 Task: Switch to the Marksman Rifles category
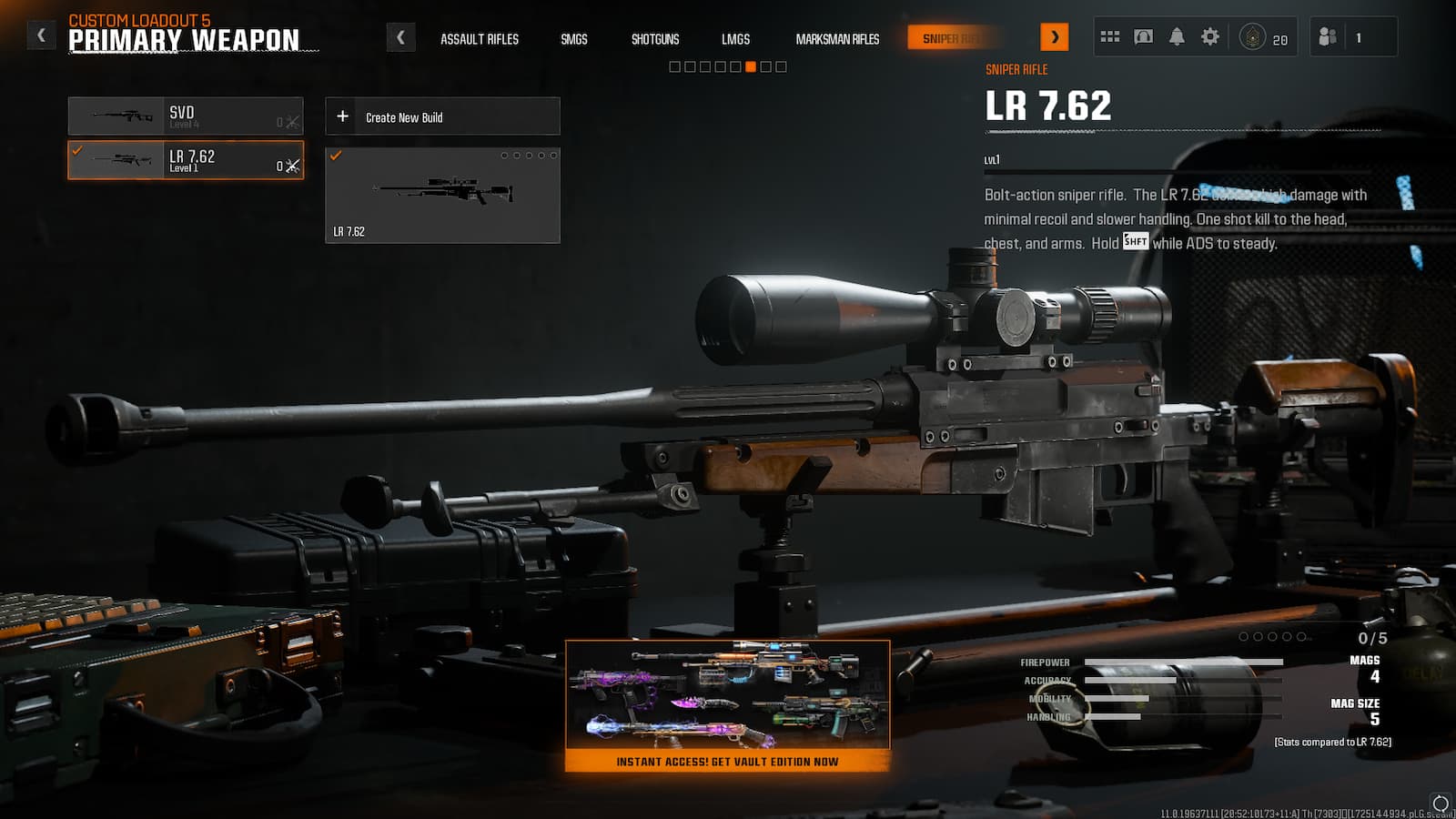pyautogui.click(x=835, y=39)
